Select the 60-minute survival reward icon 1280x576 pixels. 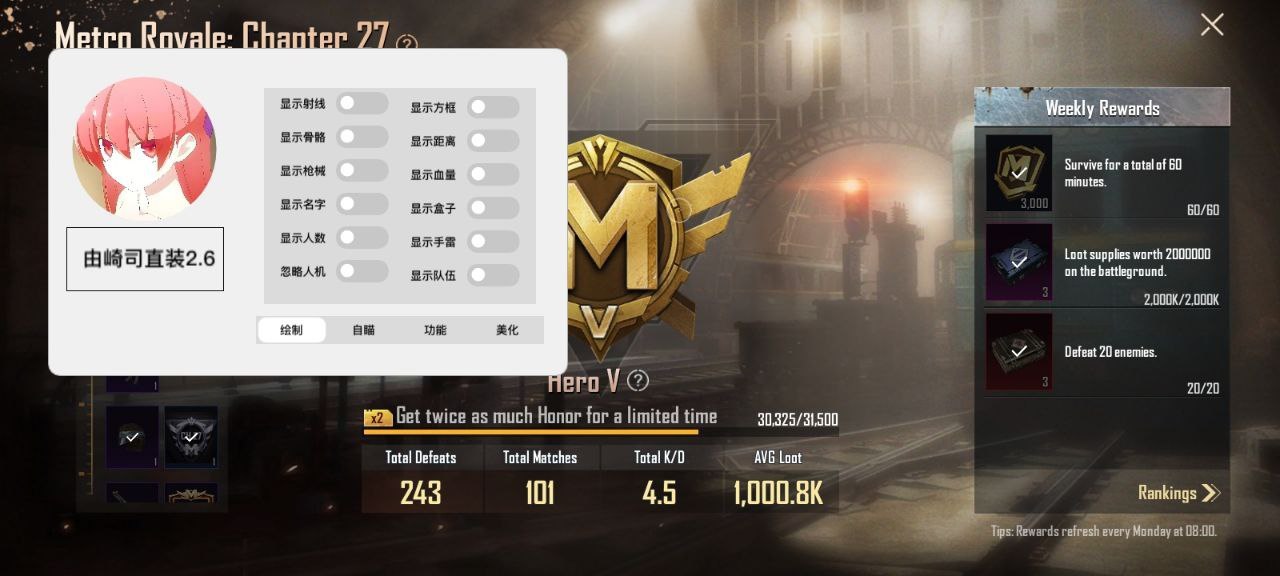(1019, 173)
